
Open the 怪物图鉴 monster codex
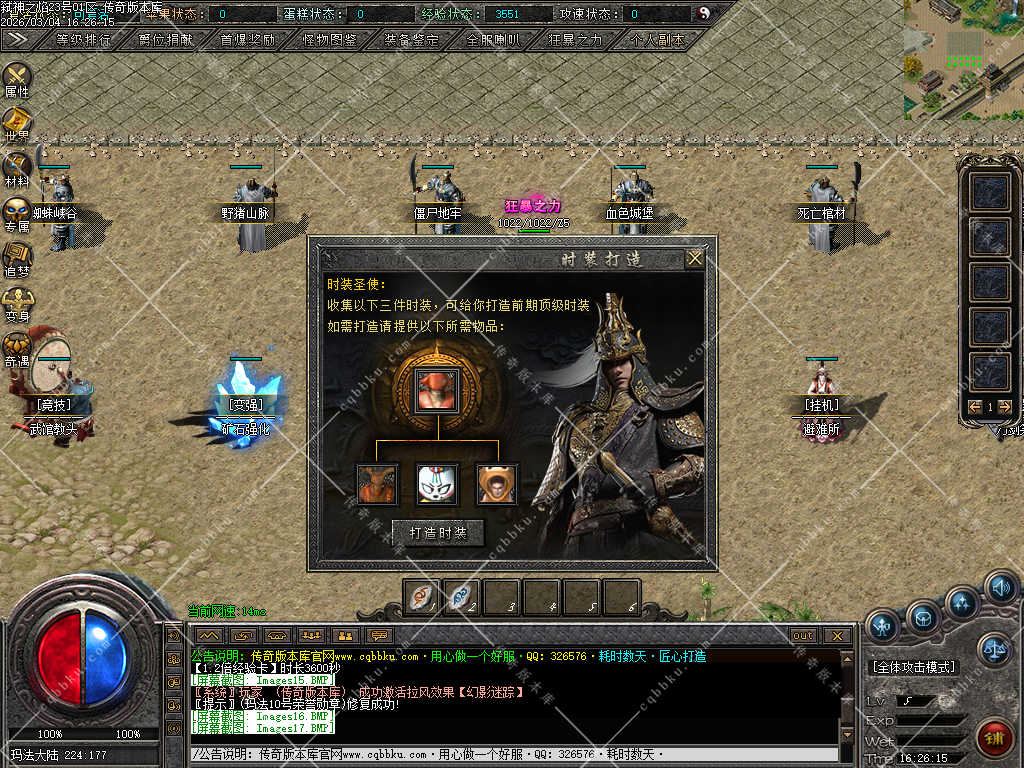[329, 40]
